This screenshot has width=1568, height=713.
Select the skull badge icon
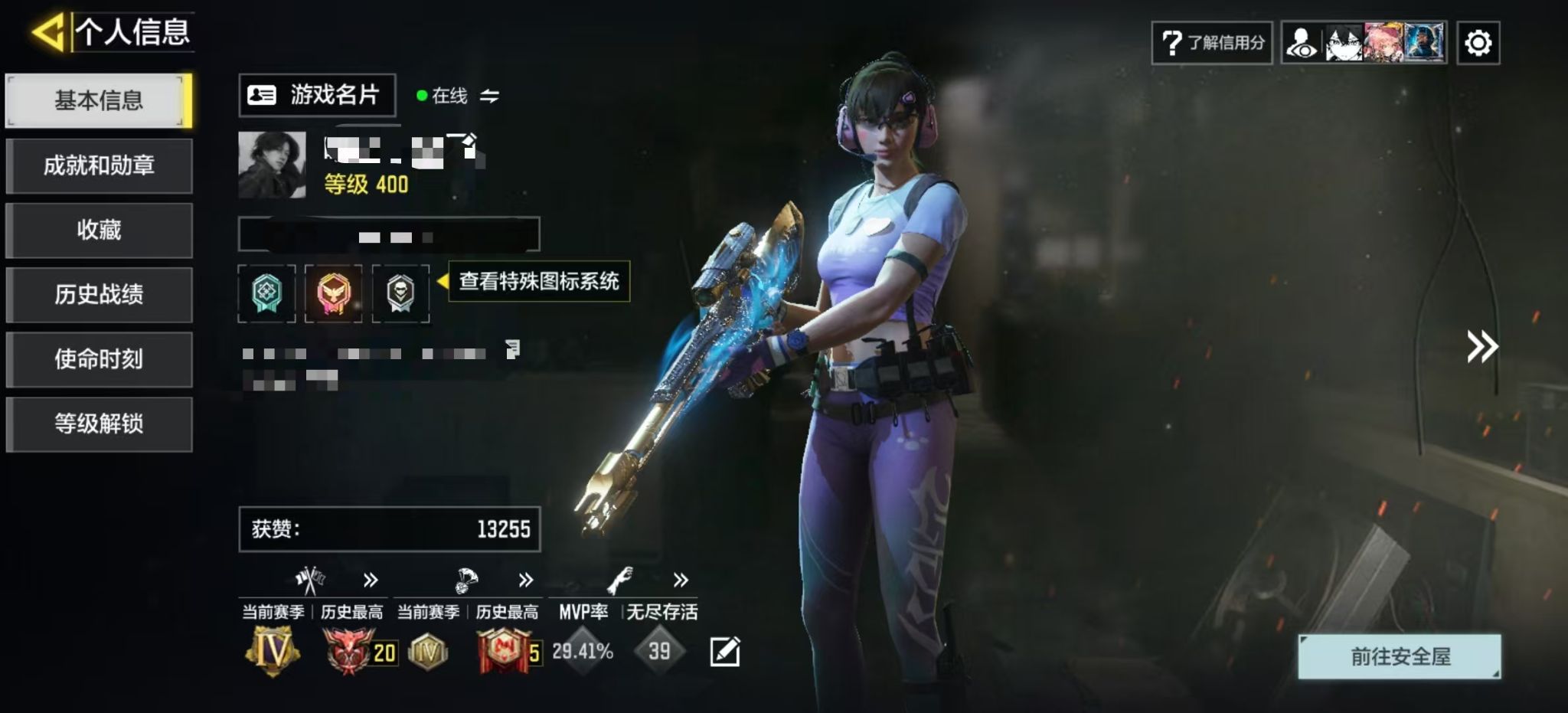(x=400, y=293)
